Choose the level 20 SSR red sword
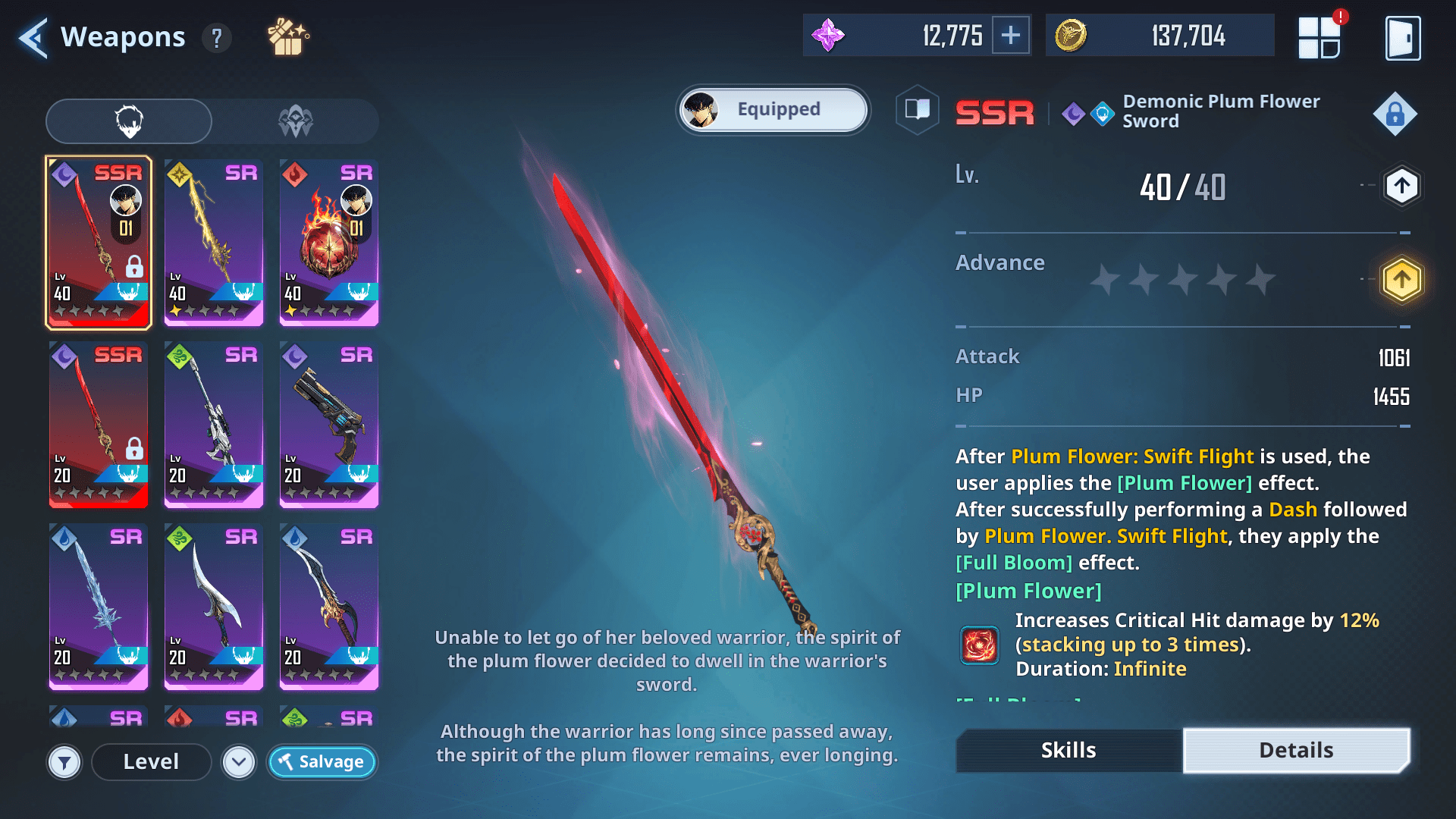This screenshot has width=1456, height=819. coord(99,425)
